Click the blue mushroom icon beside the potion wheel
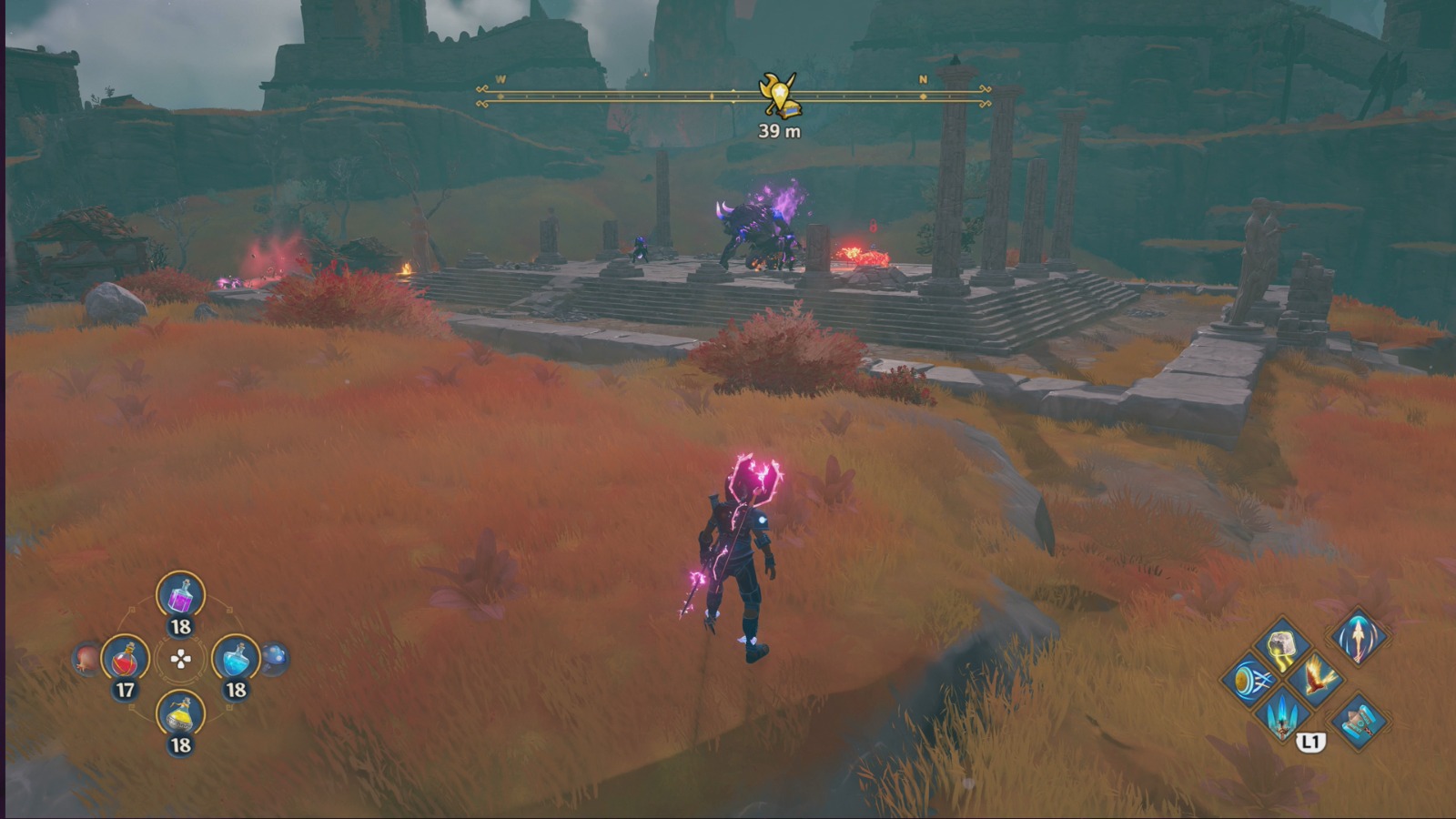This screenshot has height=819, width=1456. (275, 658)
